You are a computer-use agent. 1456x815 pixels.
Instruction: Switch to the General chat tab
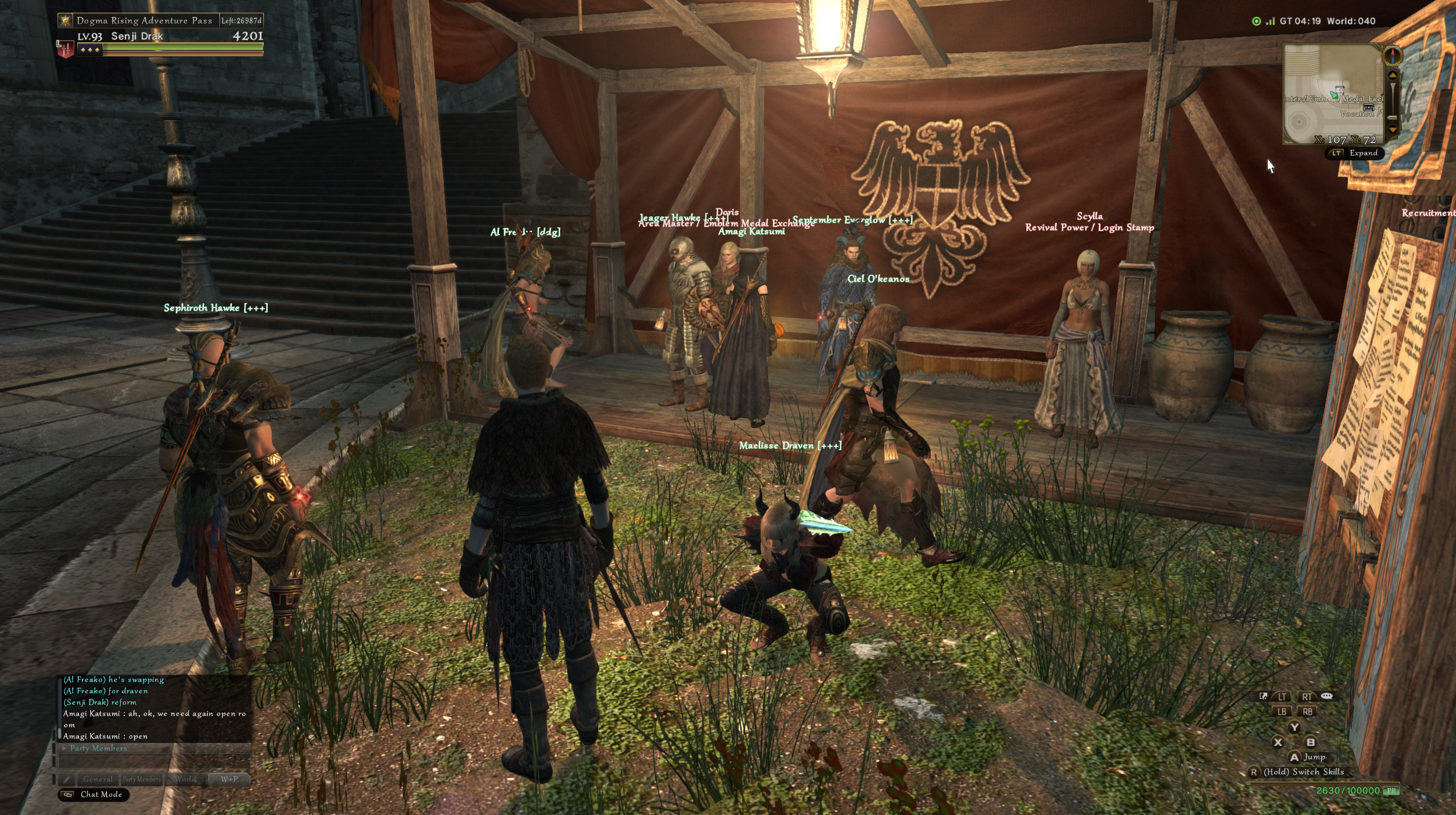pyautogui.click(x=98, y=779)
